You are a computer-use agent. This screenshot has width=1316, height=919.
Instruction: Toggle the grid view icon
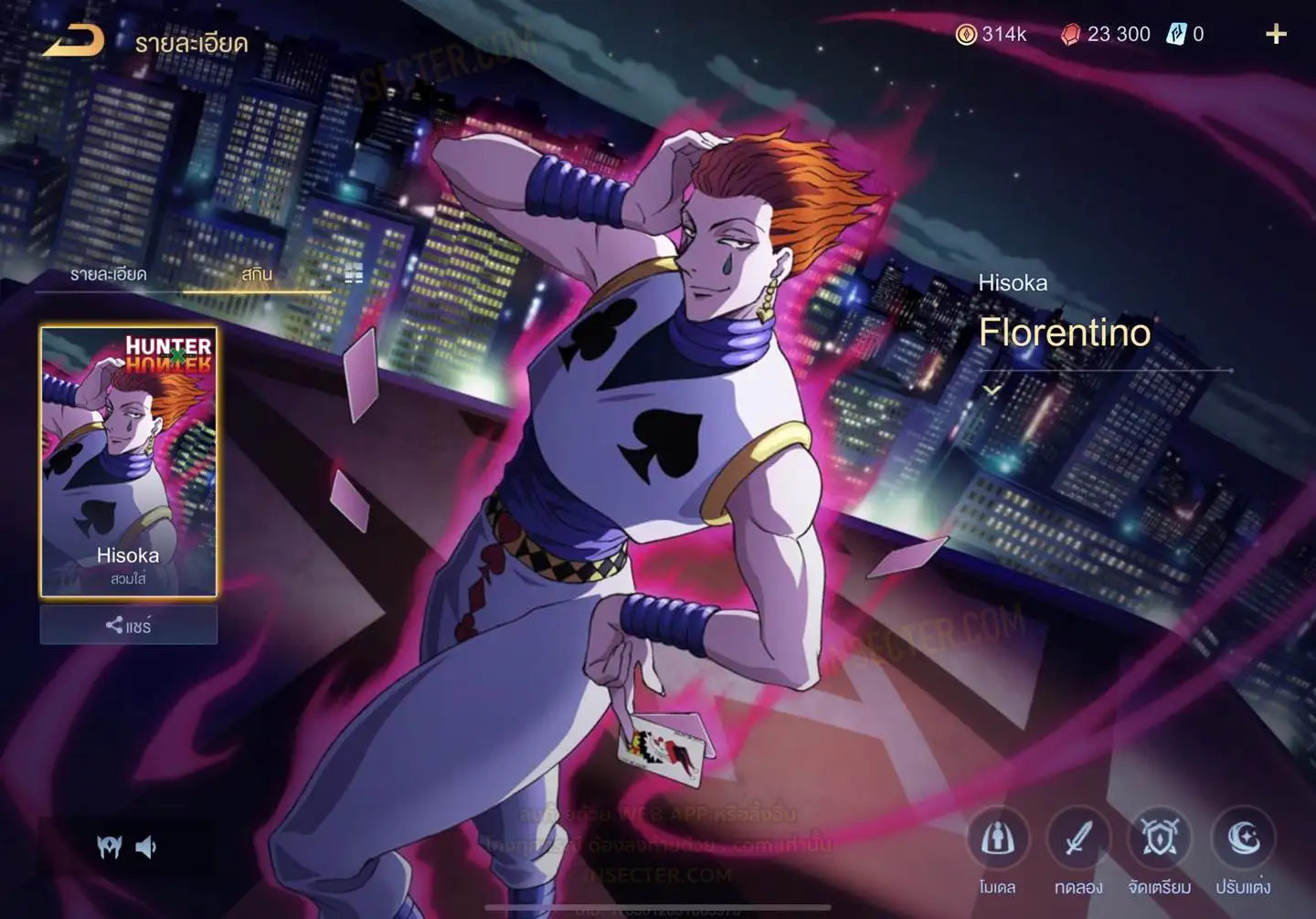point(354,274)
